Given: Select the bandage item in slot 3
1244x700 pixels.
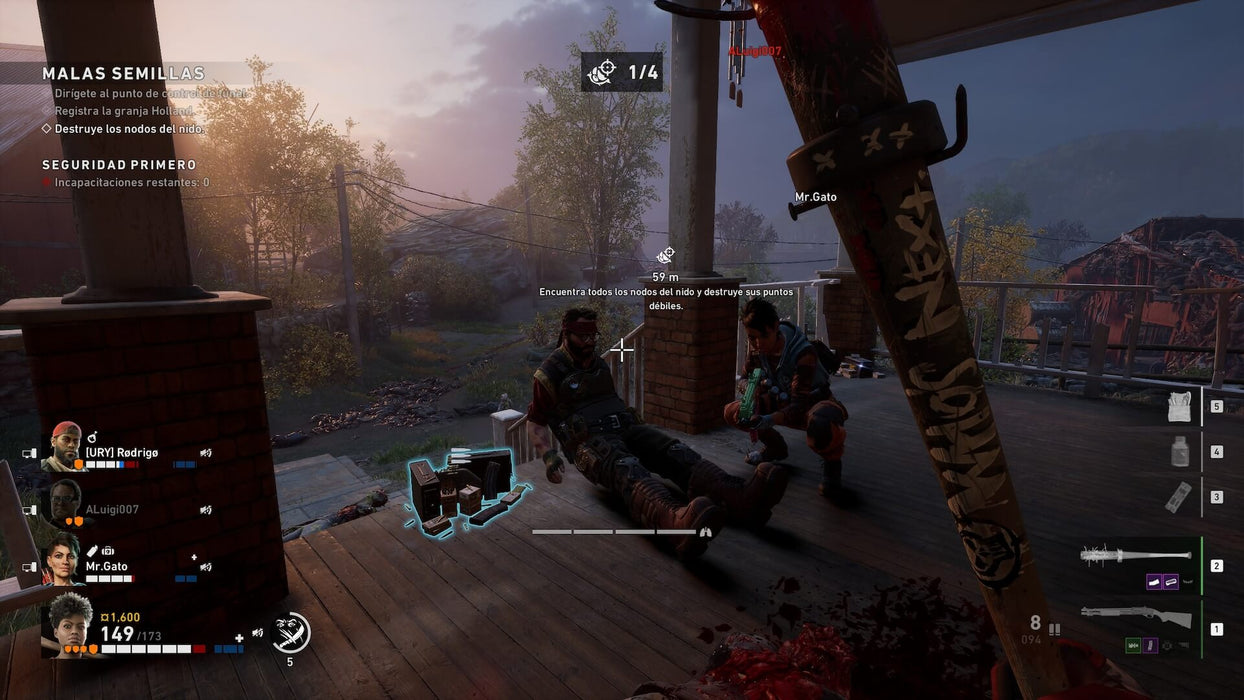Looking at the screenshot, I should coord(1180,497).
